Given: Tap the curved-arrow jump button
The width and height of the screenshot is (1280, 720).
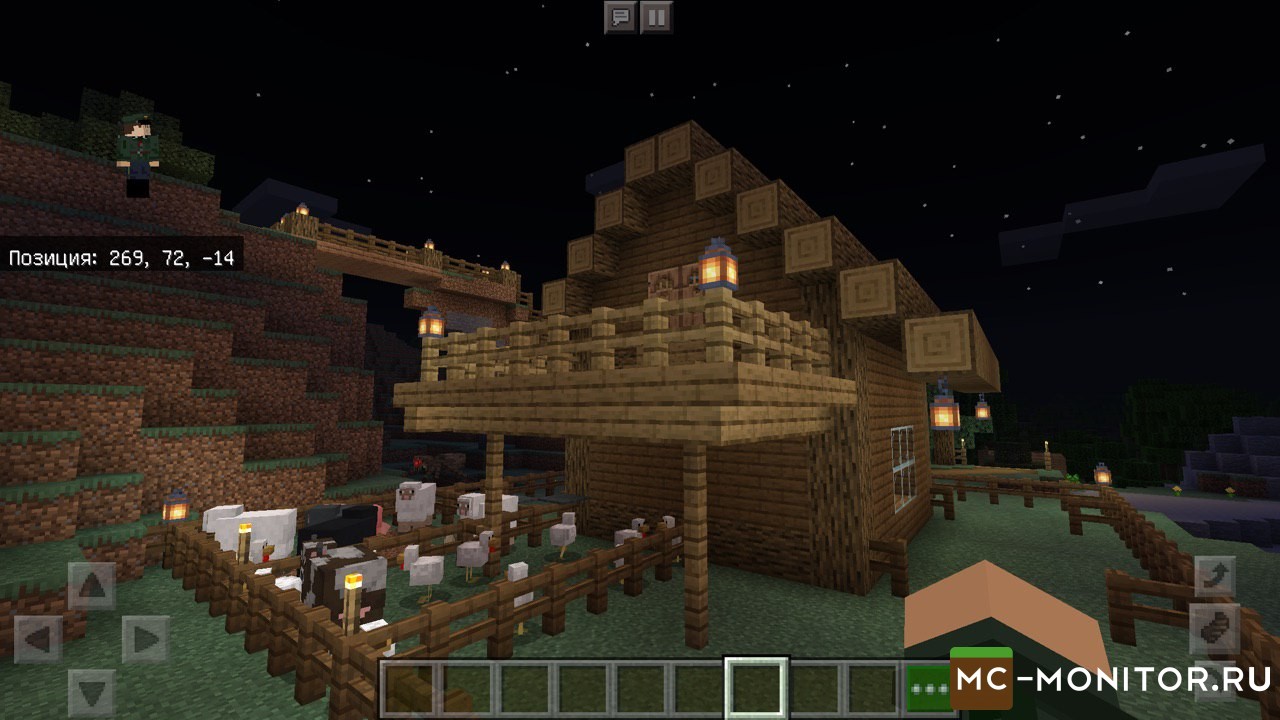Looking at the screenshot, I should point(1217,577).
